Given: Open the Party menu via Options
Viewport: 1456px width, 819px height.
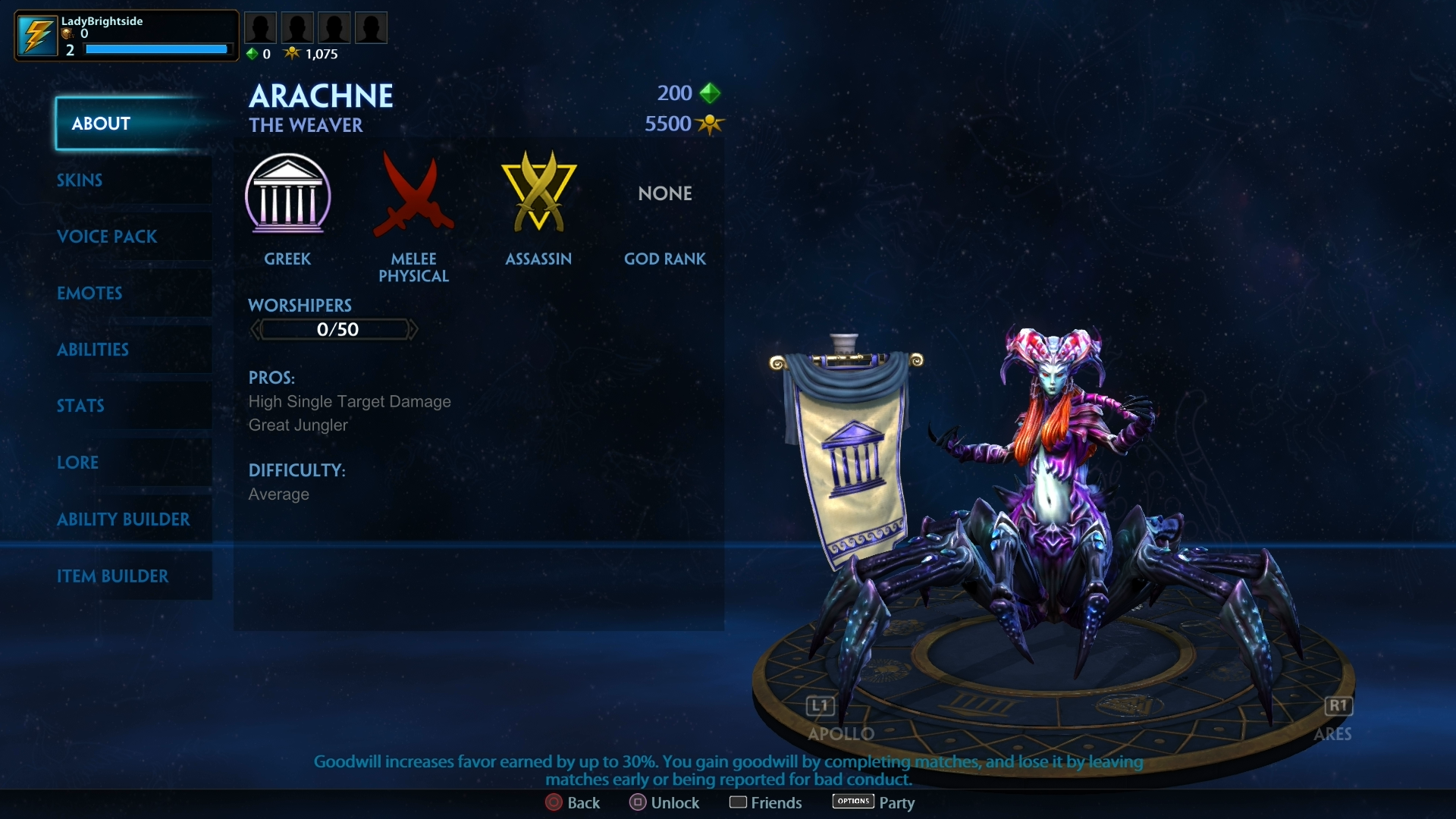Looking at the screenshot, I should [852, 801].
